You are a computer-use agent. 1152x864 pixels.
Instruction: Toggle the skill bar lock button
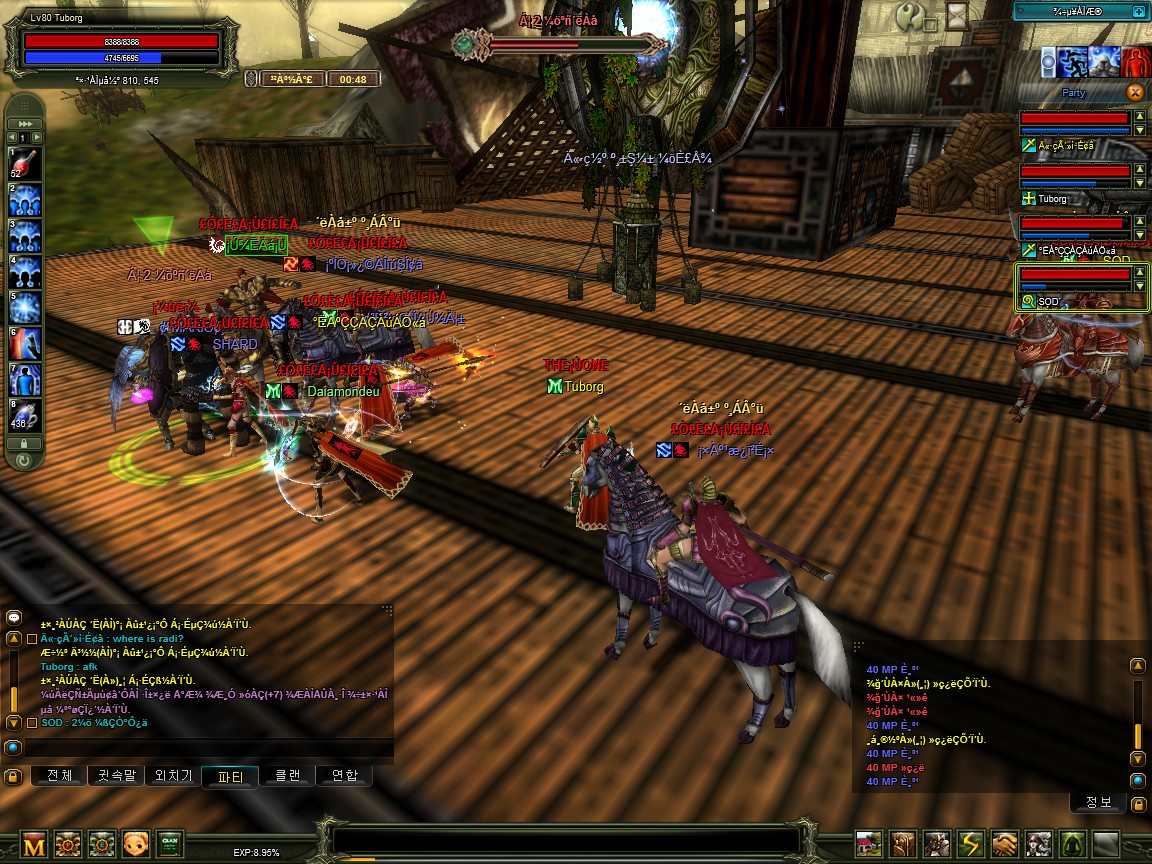[24, 443]
